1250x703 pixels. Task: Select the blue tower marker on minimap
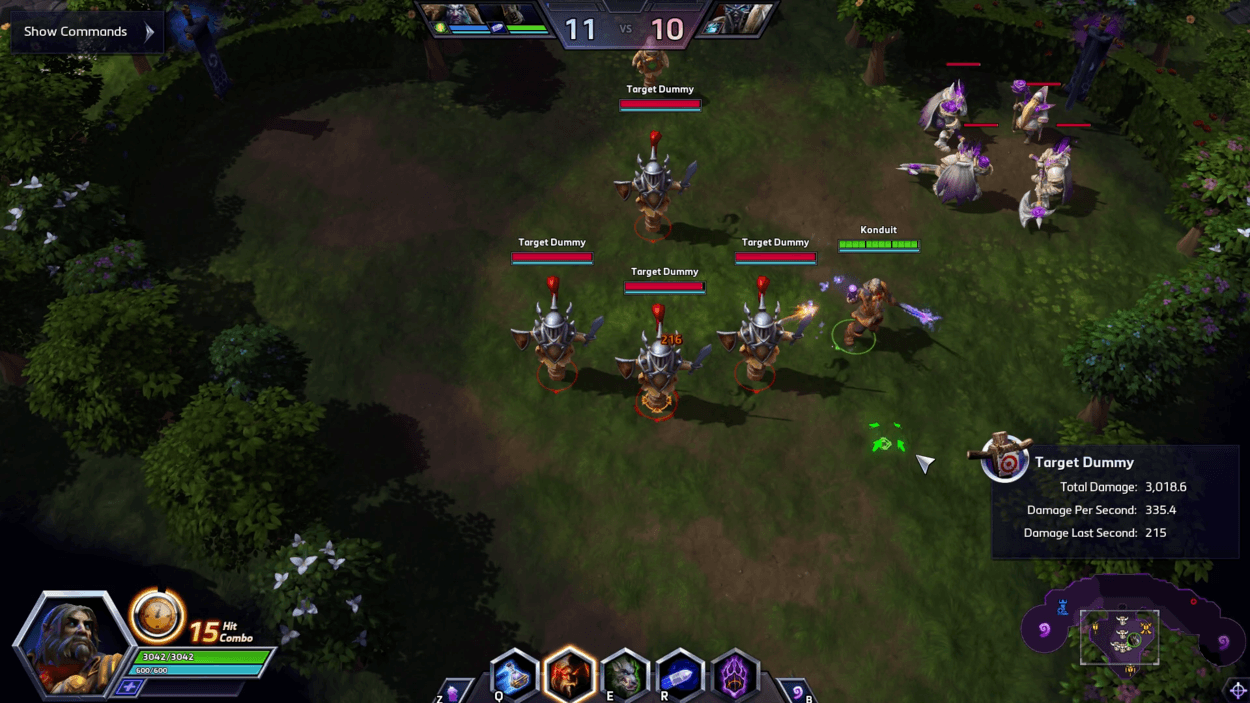(x=1062, y=607)
